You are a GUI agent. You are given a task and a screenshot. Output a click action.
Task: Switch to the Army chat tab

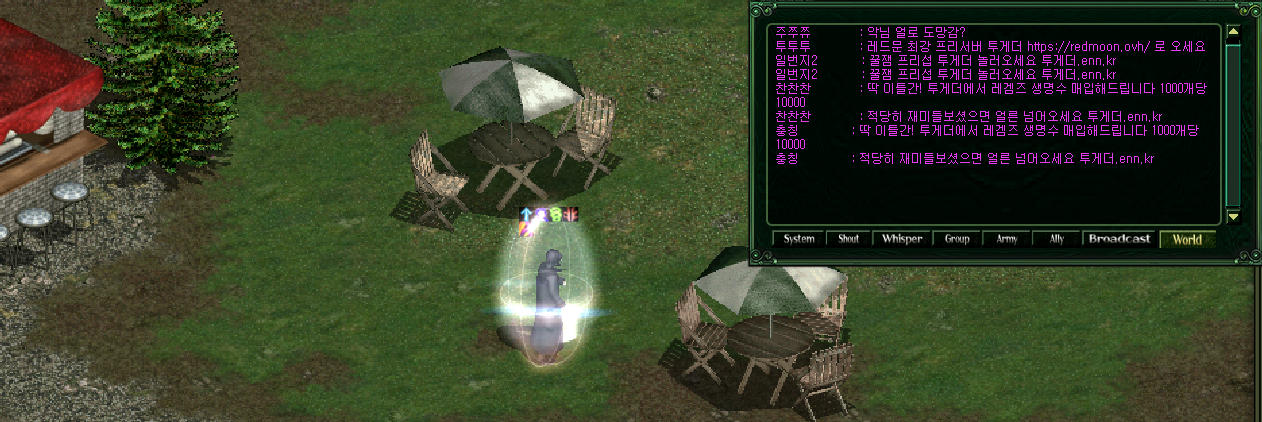[1006, 240]
